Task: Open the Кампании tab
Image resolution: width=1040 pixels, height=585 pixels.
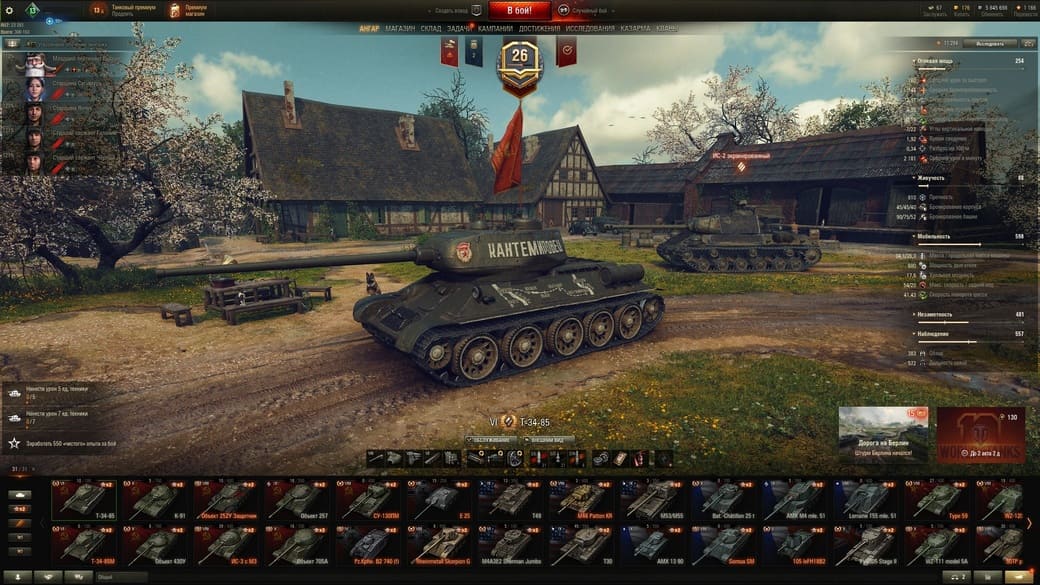Action: tap(495, 29)
